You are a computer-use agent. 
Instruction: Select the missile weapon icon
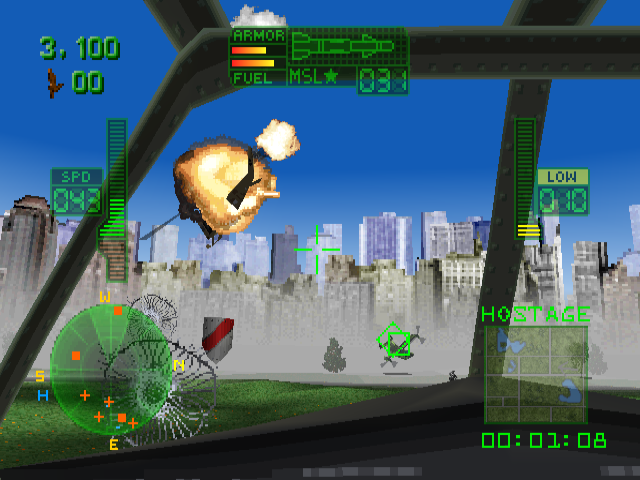(348, 47)
